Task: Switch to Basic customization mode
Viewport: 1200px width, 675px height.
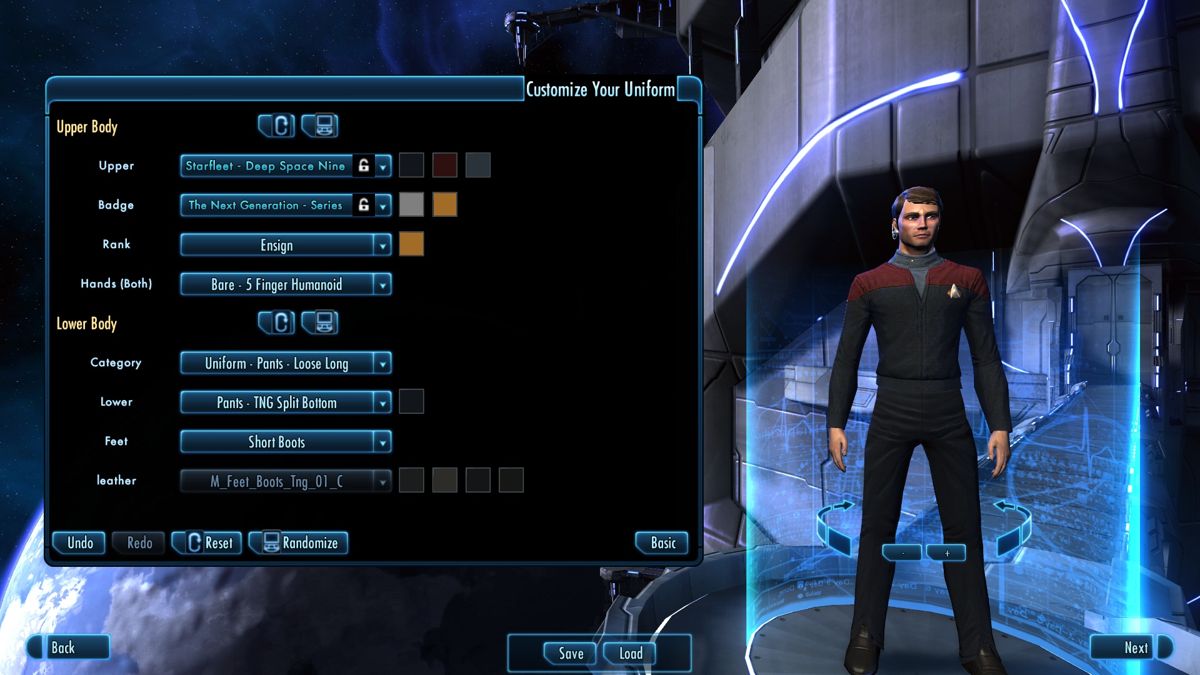Action: 663,543
